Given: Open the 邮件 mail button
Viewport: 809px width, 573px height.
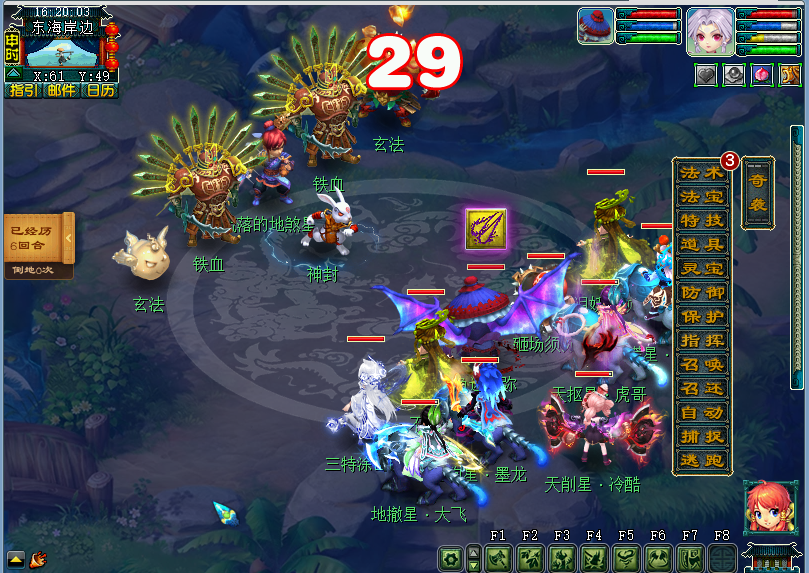Looking at the screenshot, I should point(60,90).
